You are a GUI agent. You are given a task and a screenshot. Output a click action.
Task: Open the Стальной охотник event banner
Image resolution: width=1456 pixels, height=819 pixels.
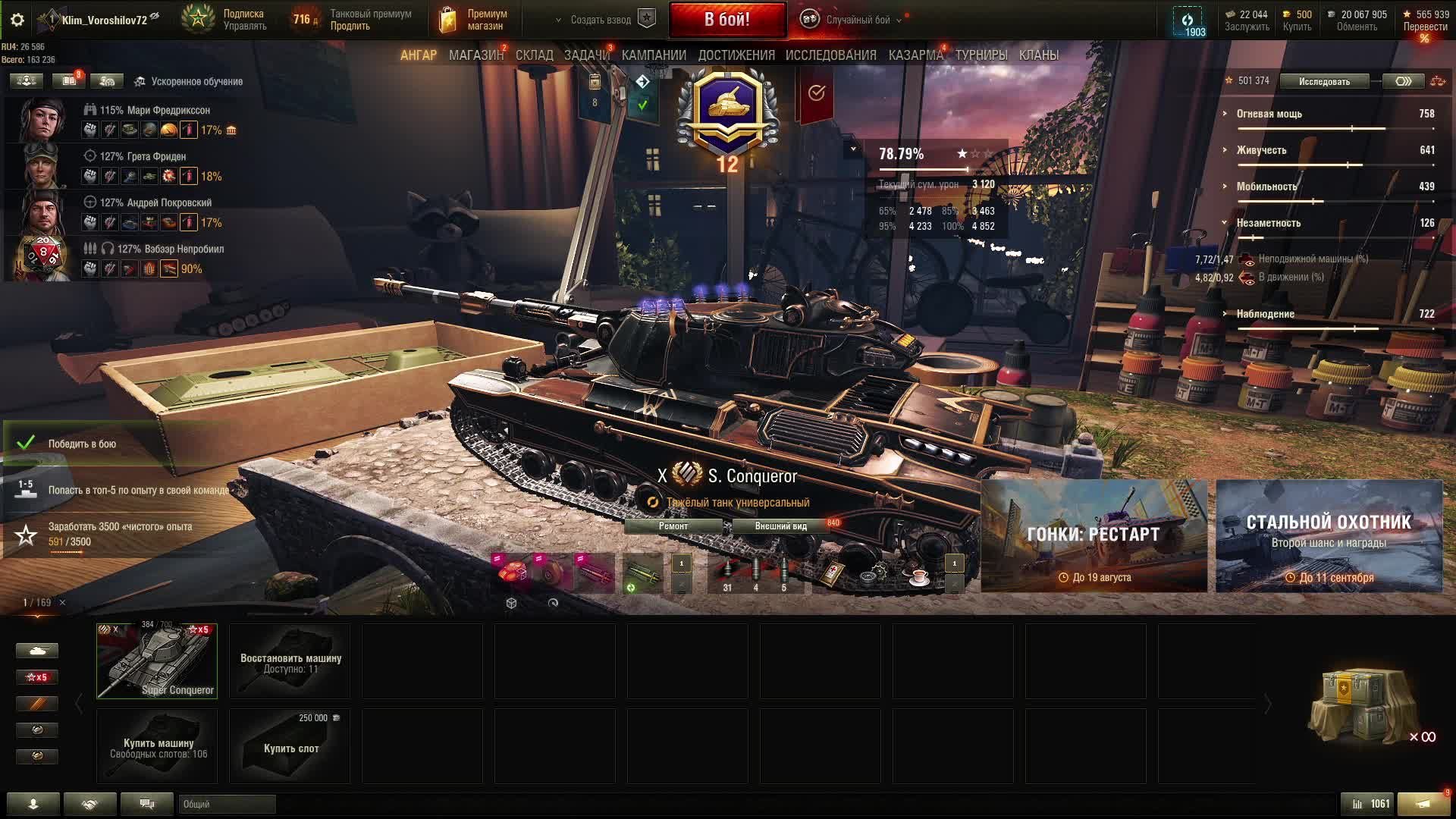pos(1329,535)
